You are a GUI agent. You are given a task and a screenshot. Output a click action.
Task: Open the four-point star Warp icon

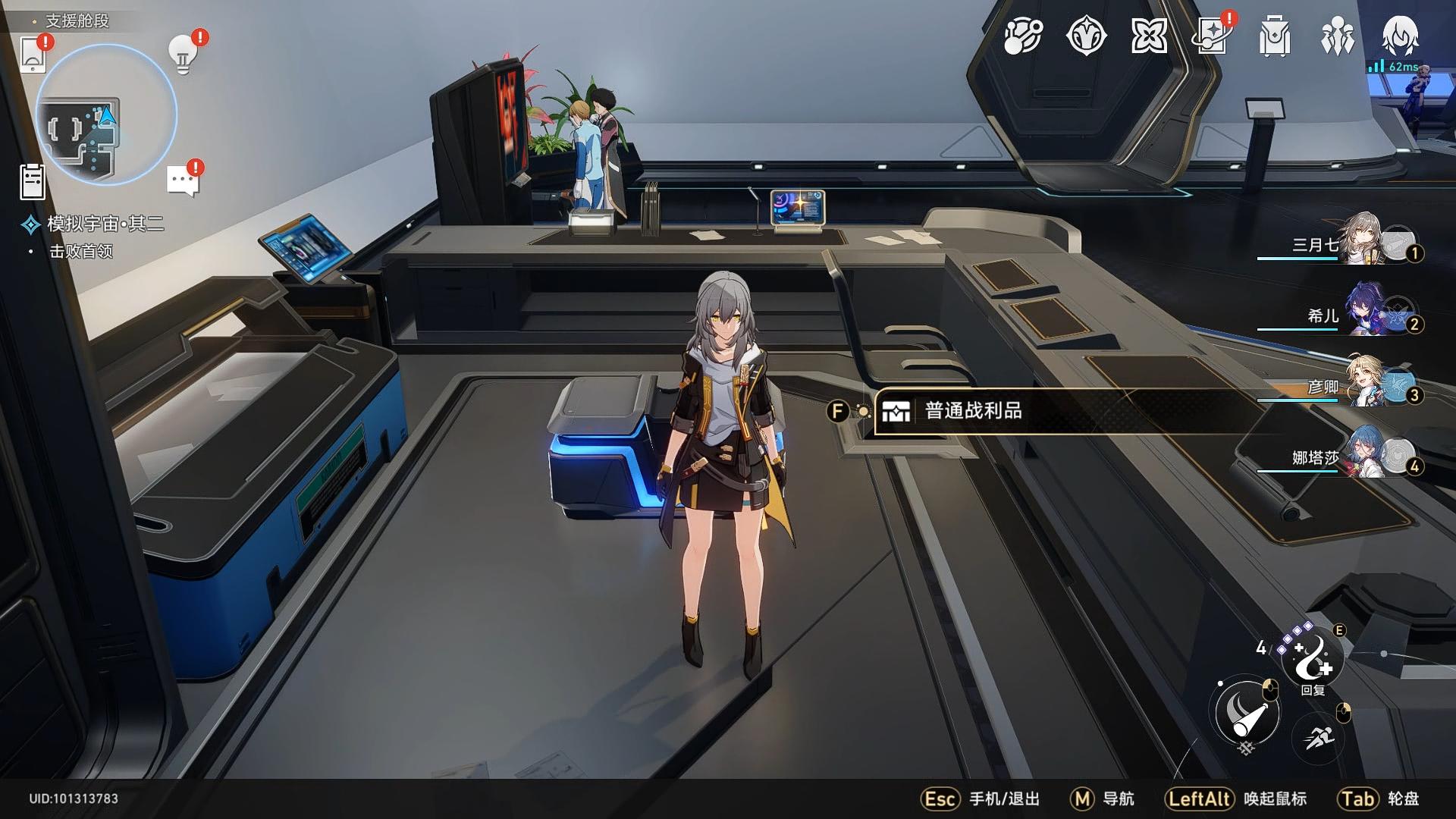(x=1148, y=36)
